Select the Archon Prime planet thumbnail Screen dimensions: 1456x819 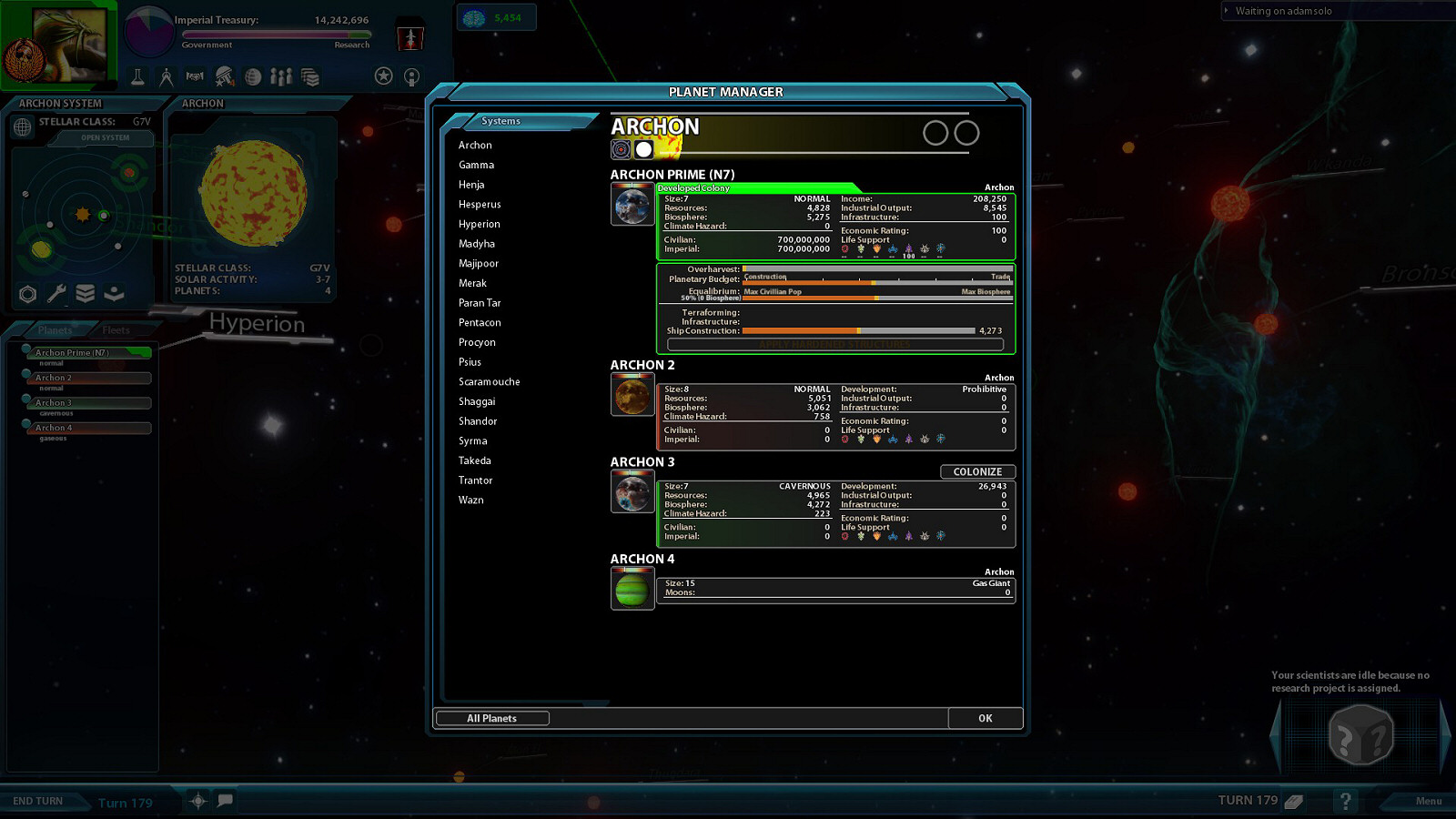coord(632,204)
